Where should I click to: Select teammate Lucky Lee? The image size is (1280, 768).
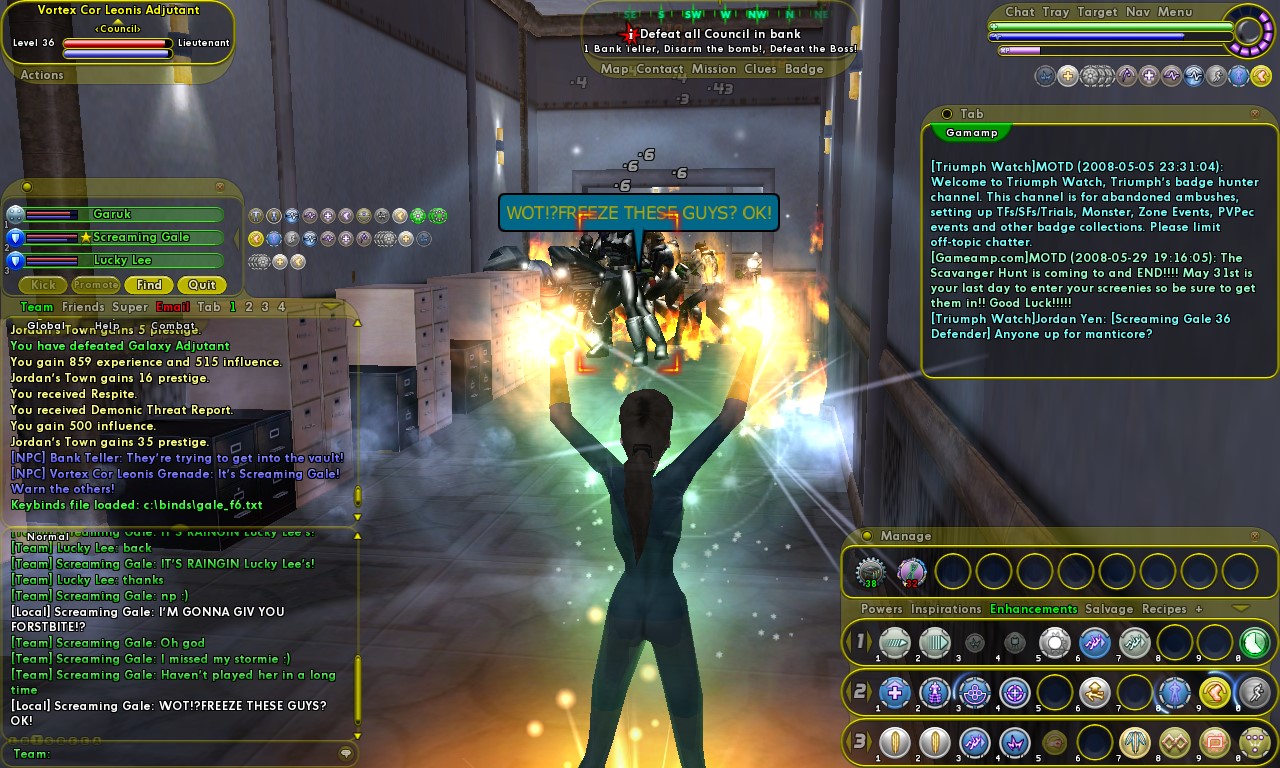[x=123, y=260]
